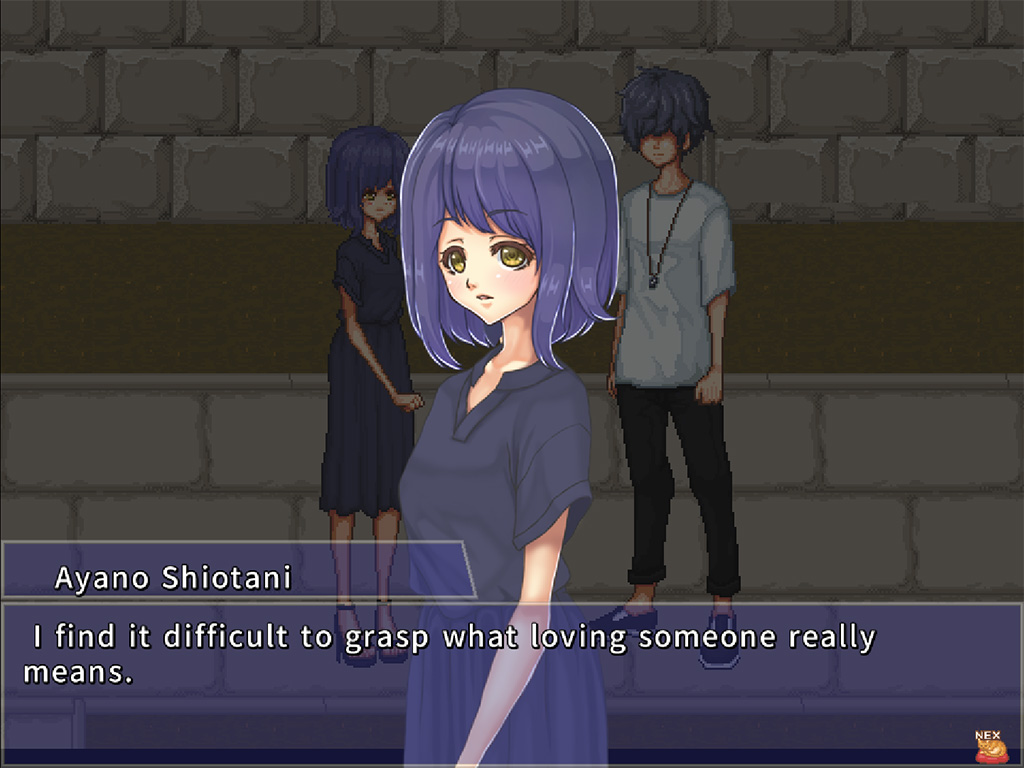Screen dimensions: 1024x768
Task: Click the NEXT cat icon to continue
Action: coord(990,747)
